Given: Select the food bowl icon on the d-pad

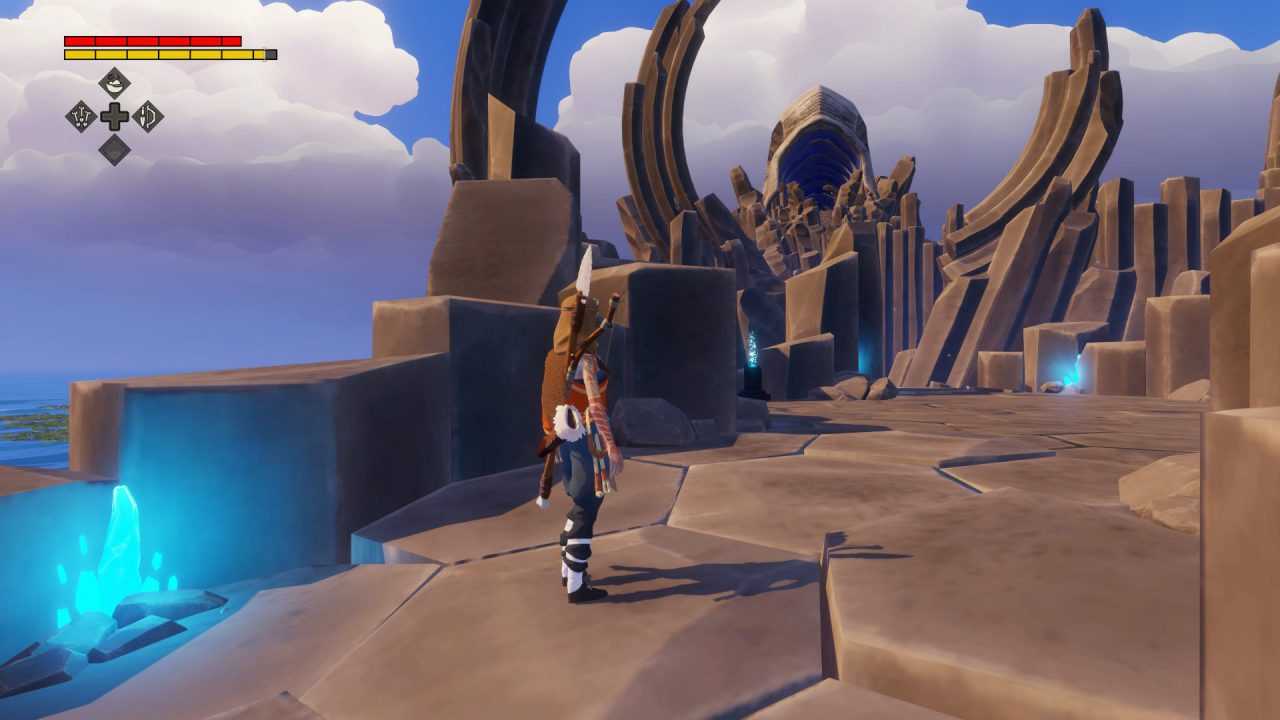Looking at the screenshot, I should 114,82.
